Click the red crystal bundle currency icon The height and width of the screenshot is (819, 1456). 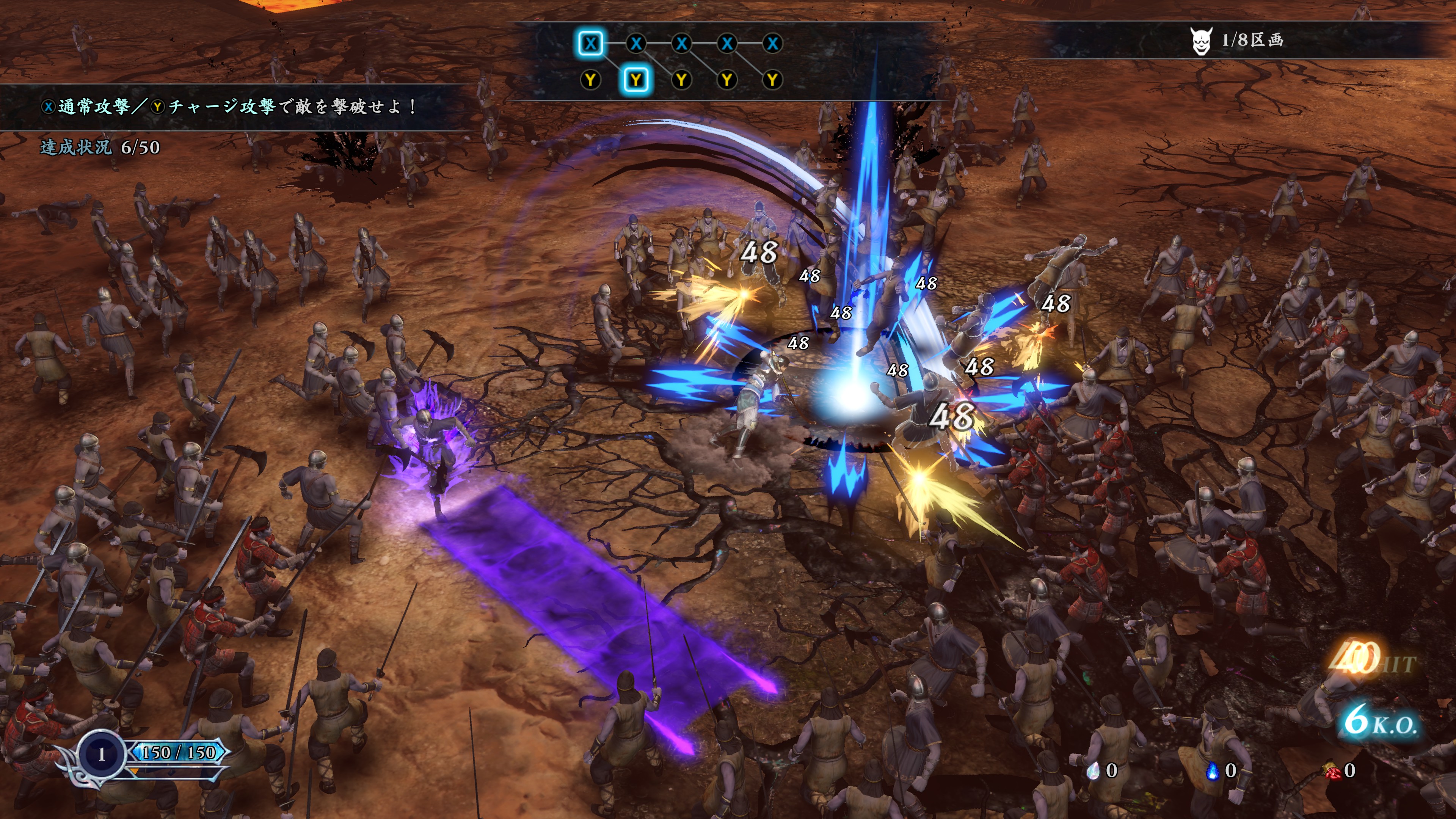(x=1332, y=771)
